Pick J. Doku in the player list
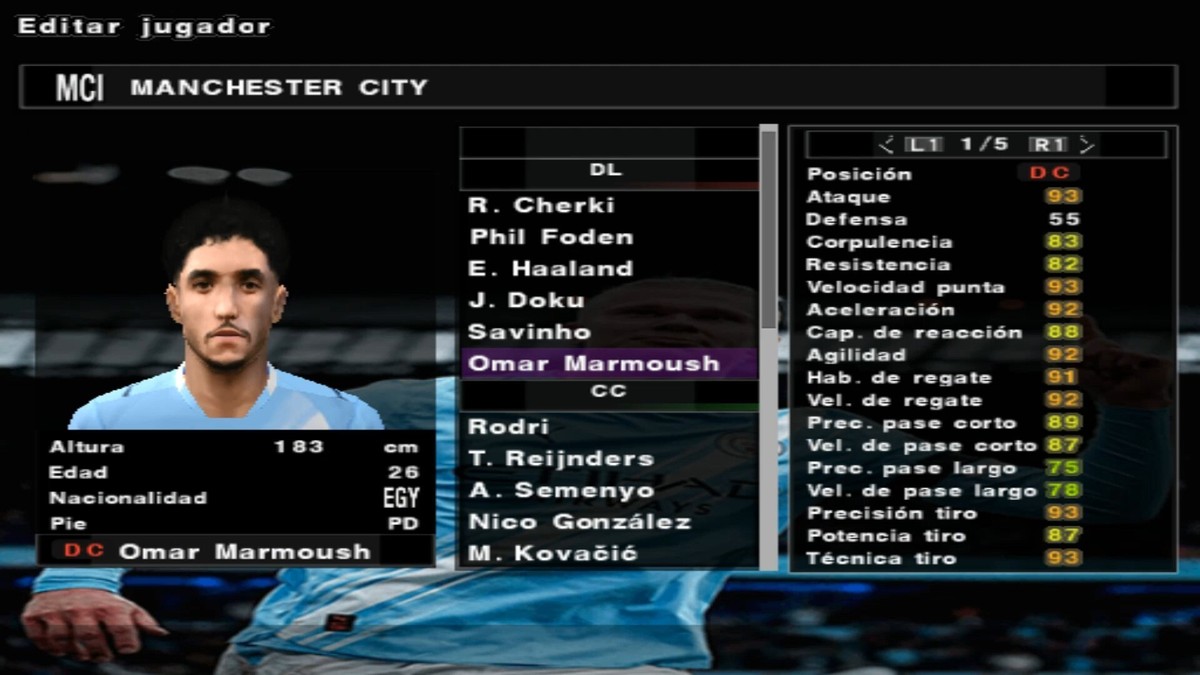This screenshot has width=1200, height=675. (x=526, y=300)
